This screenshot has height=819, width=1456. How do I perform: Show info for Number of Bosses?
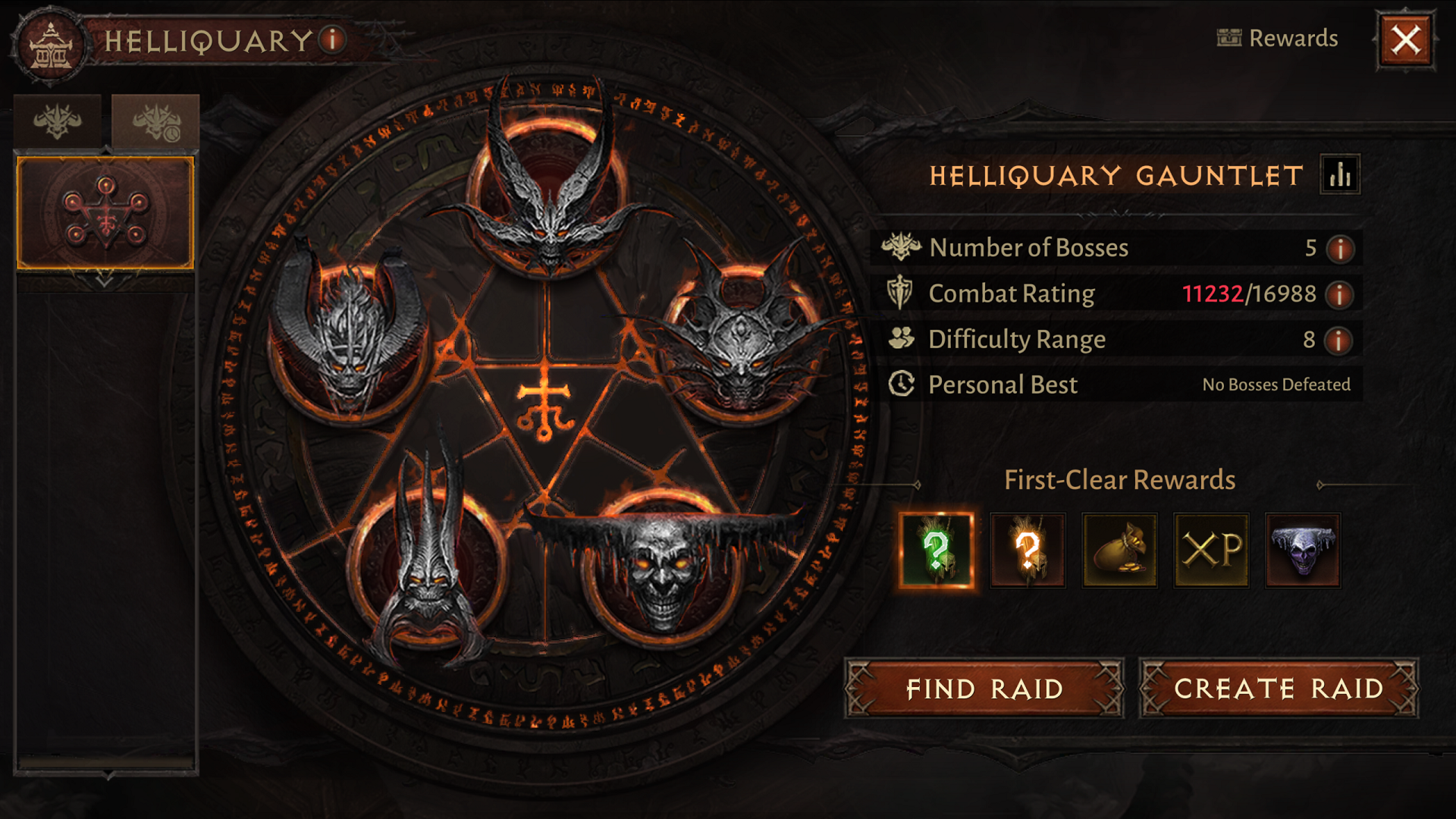tap(1340, 249)
